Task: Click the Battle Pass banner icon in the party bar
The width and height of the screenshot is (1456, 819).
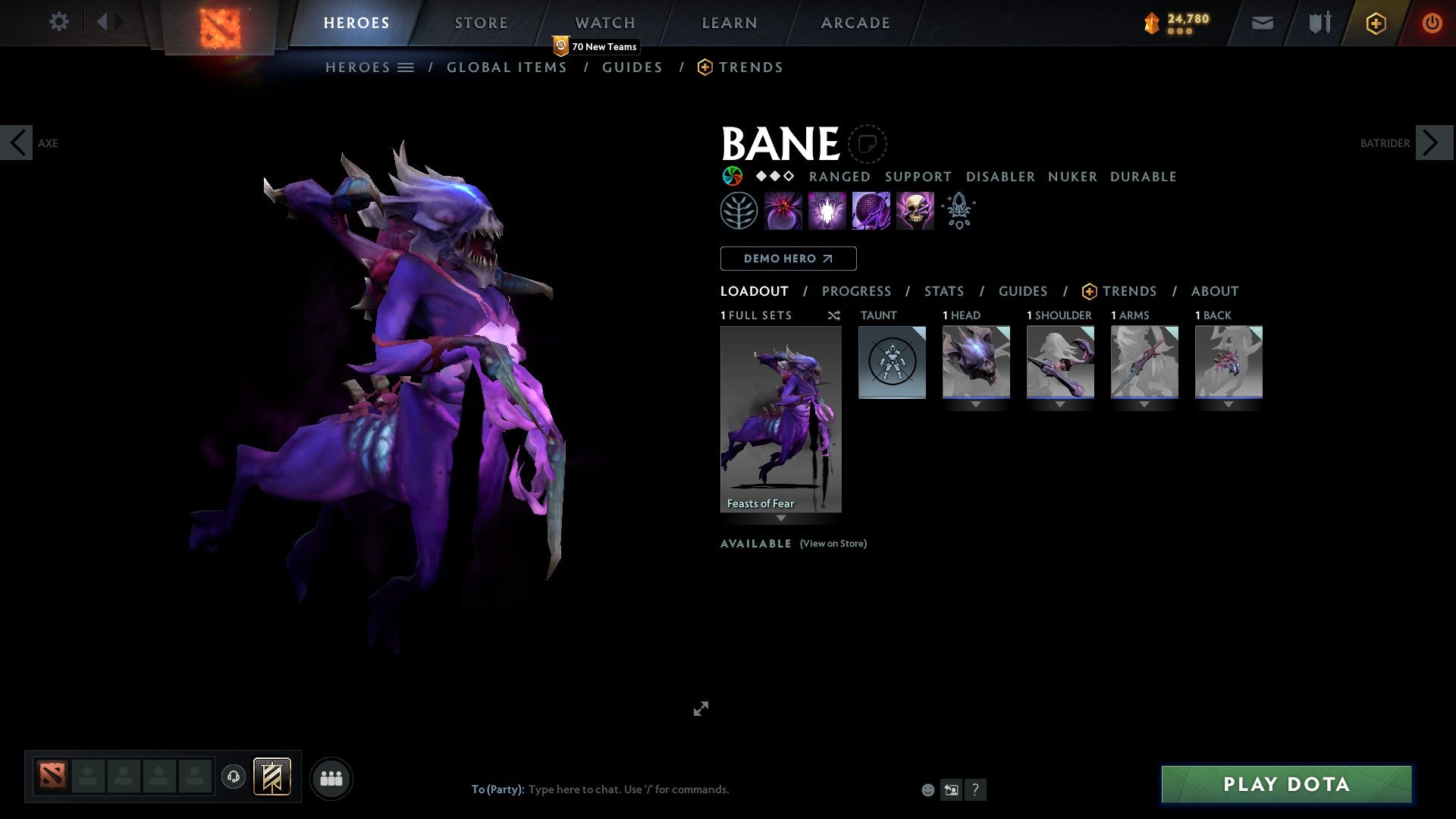Action: click(272, 777)
